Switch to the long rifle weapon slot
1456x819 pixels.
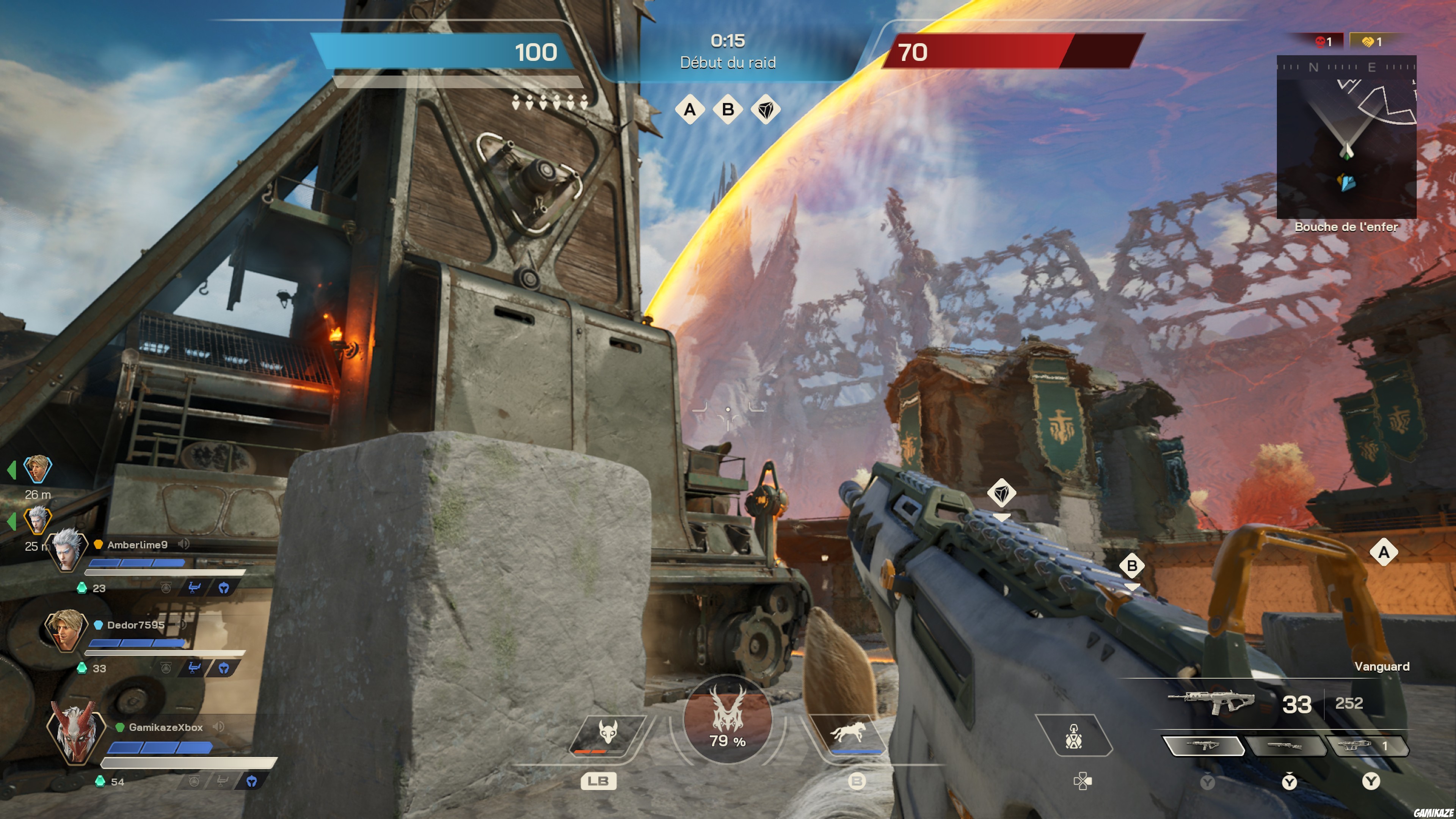tap(1285, 746)
